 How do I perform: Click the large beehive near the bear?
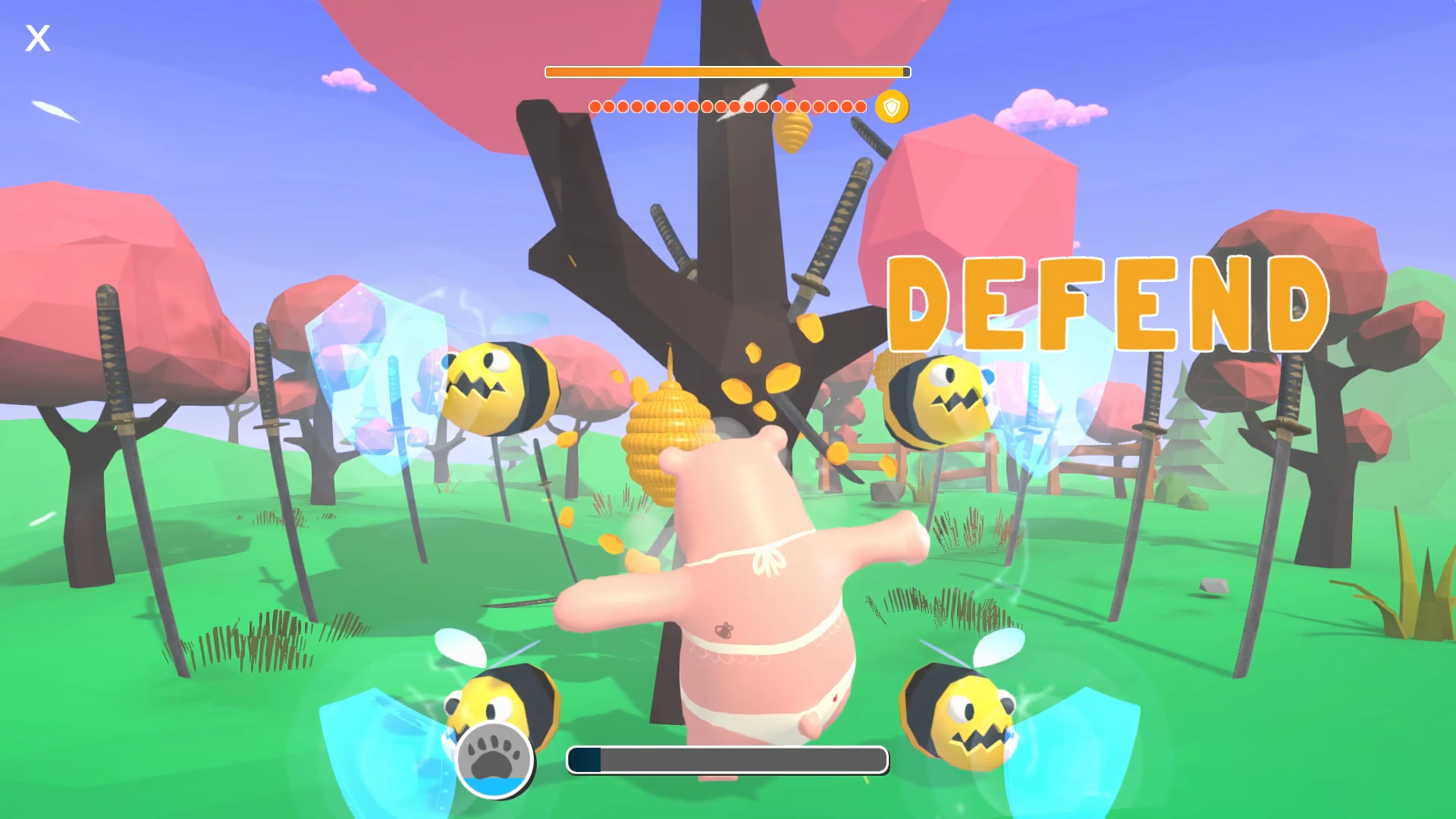[667, 440]
